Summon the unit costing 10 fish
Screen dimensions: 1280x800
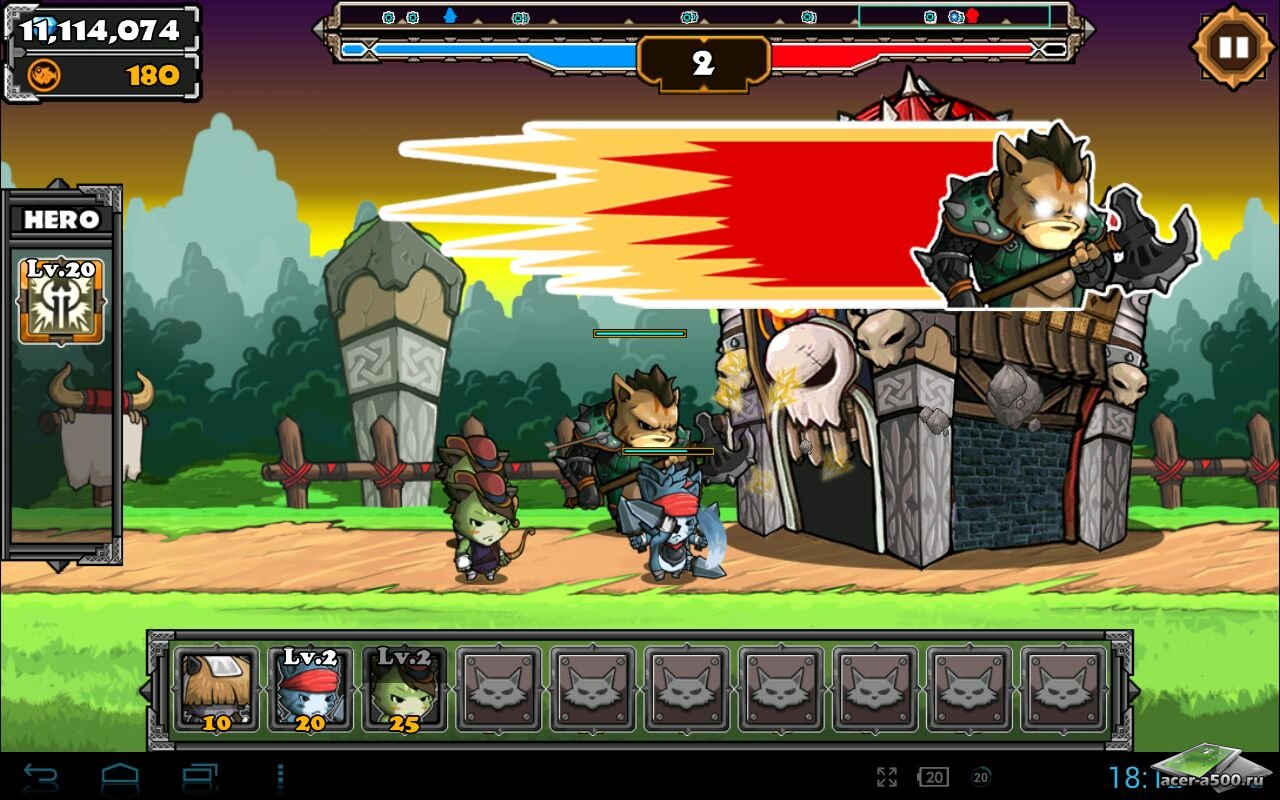click(217, 689)
